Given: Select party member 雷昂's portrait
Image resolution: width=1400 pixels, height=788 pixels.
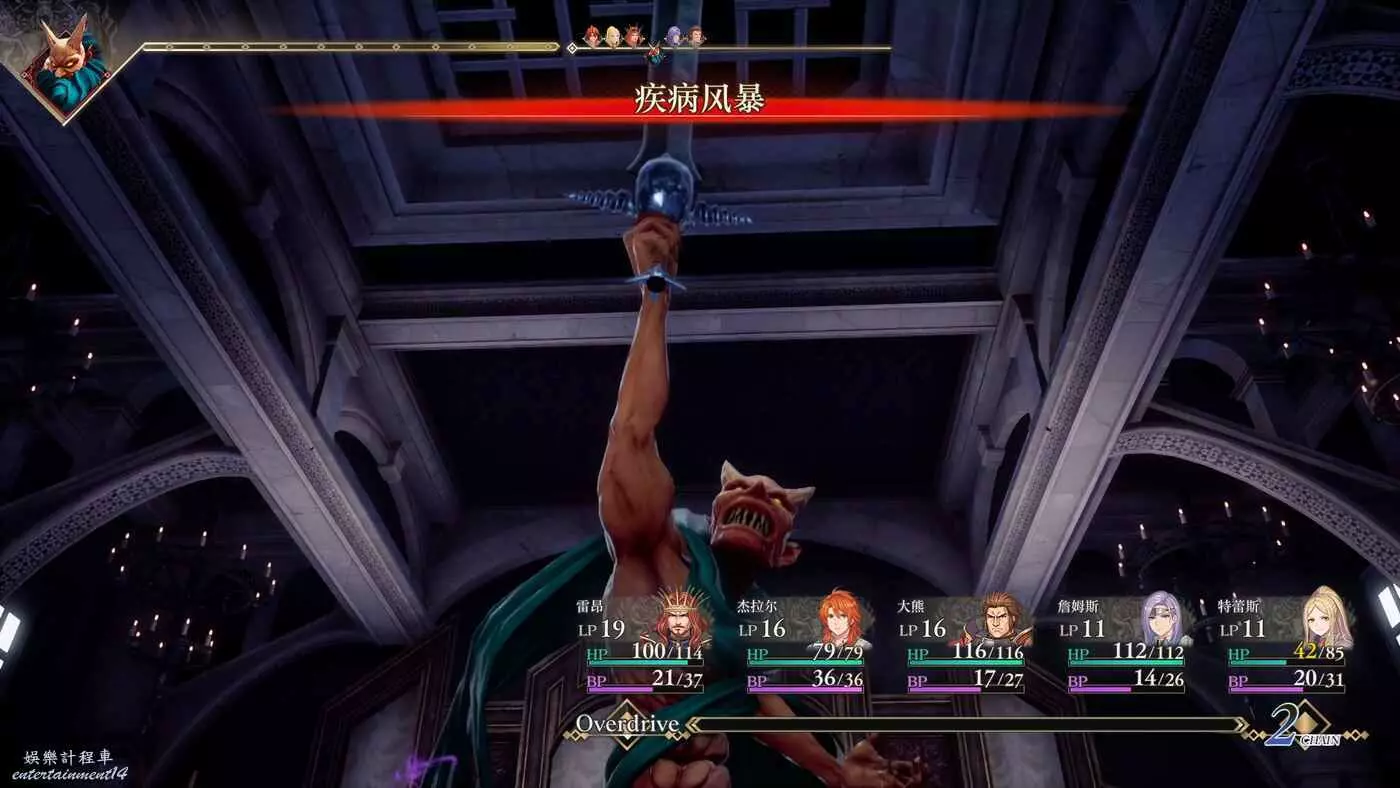Looking at the screenshot, I should 683,620.
